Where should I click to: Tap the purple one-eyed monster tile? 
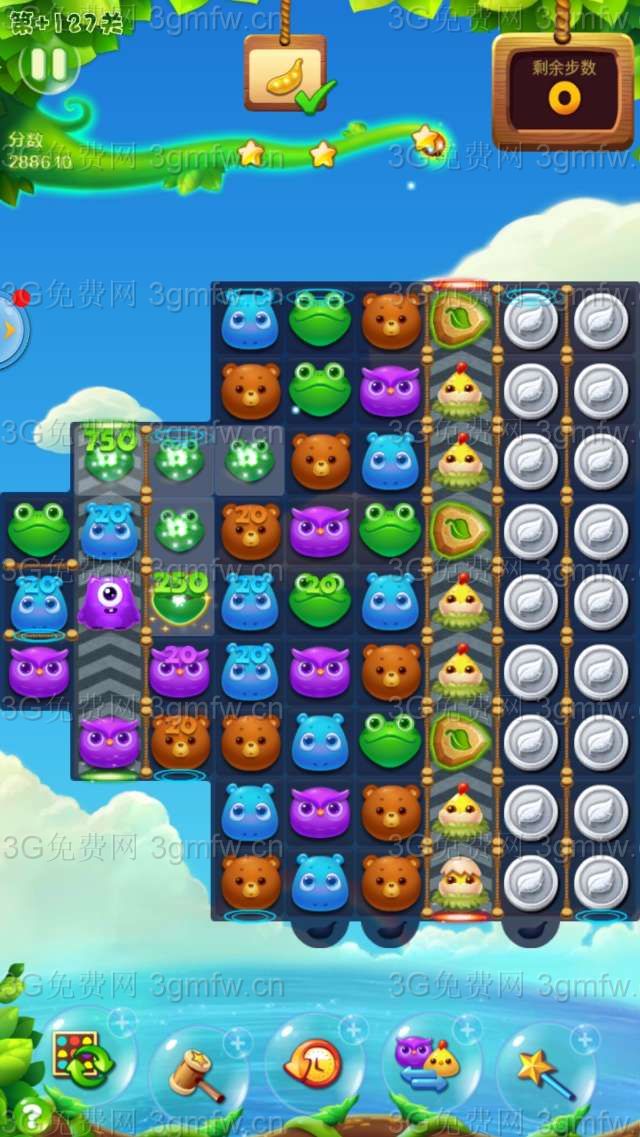[x=109, y=602]
